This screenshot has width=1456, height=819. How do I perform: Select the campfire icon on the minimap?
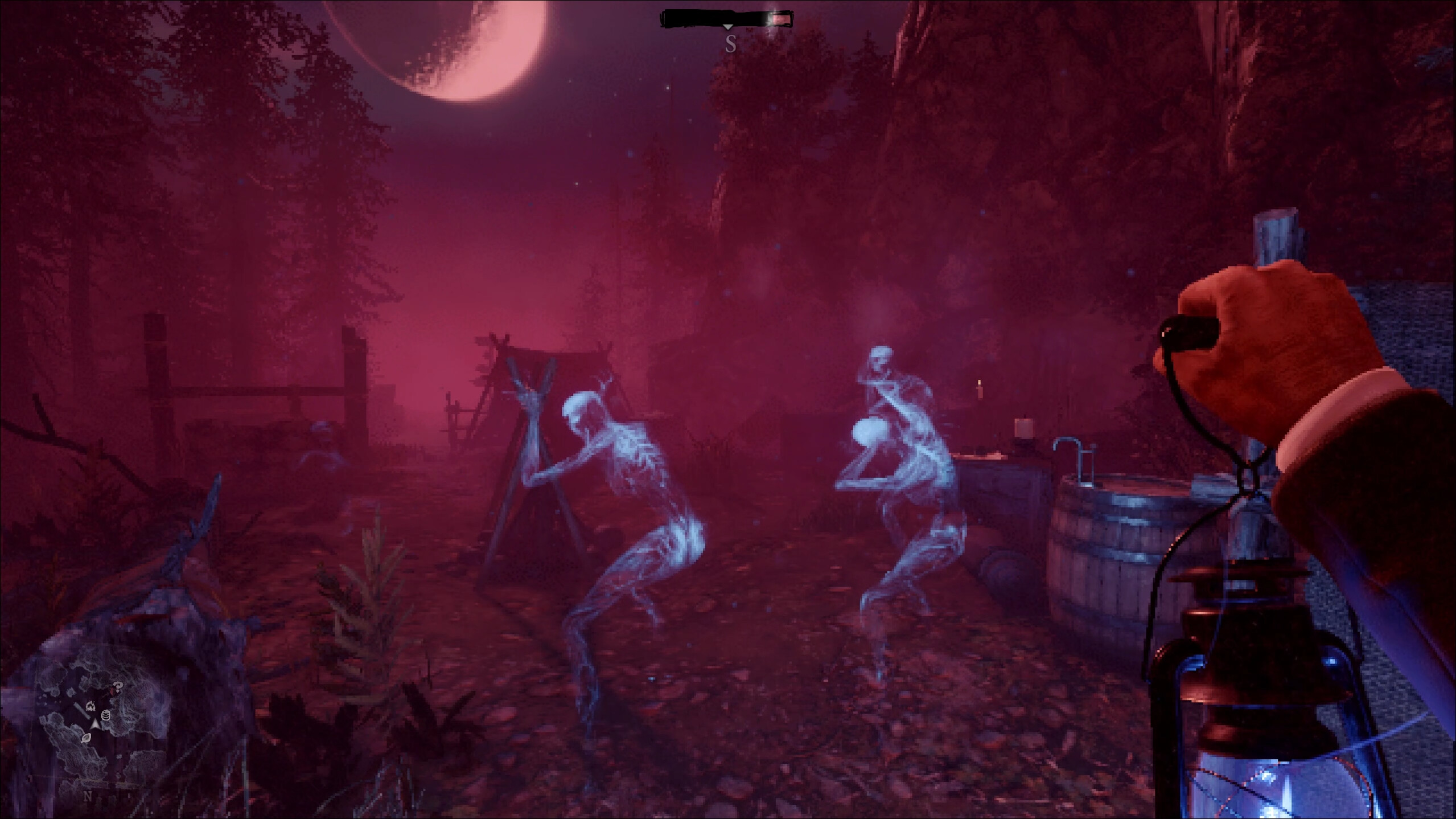(92, 706)
